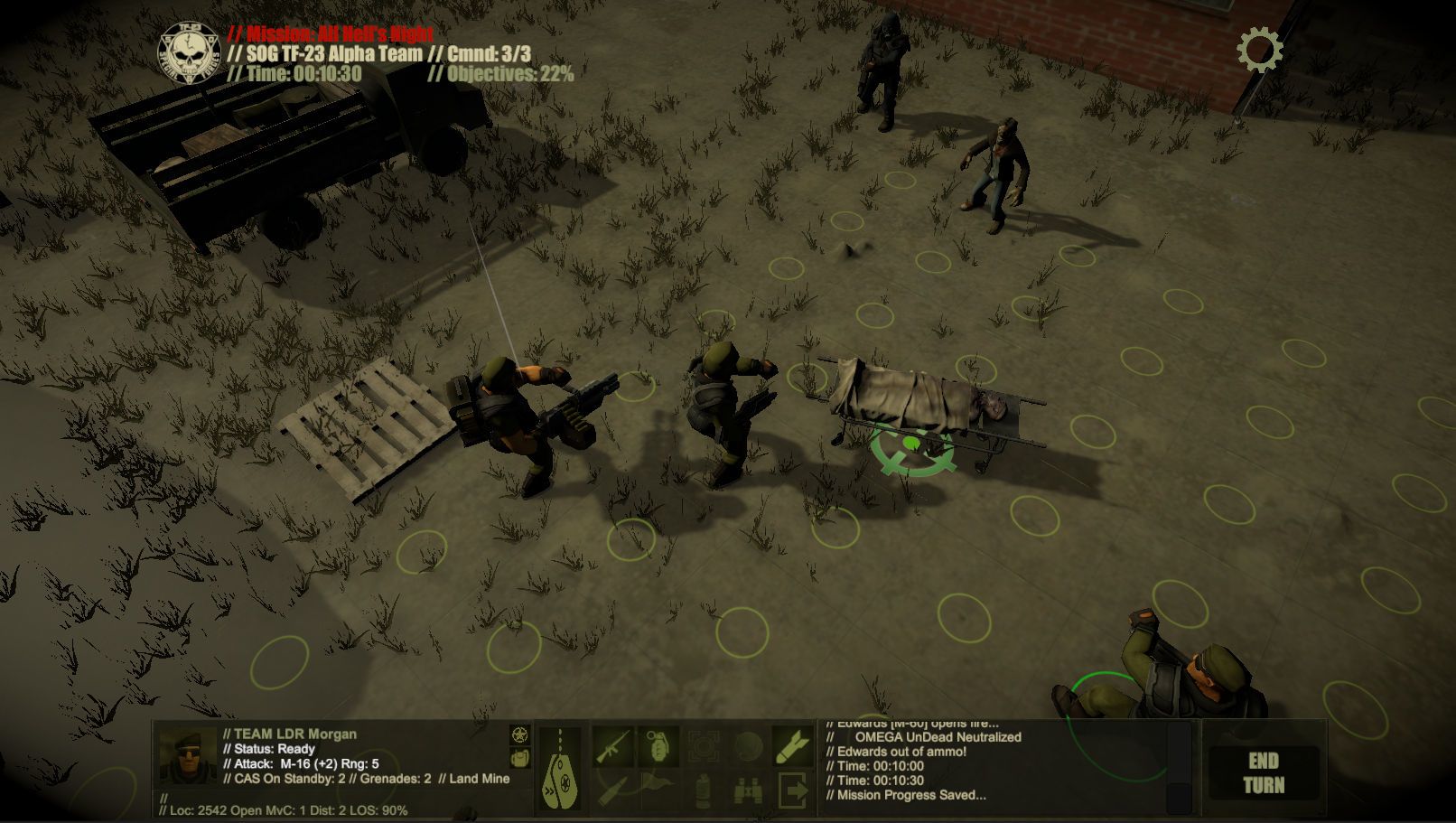This screenshot has width=1456, height=823.
Task: Use the binoculars recon icon
Action: point(747,790)
